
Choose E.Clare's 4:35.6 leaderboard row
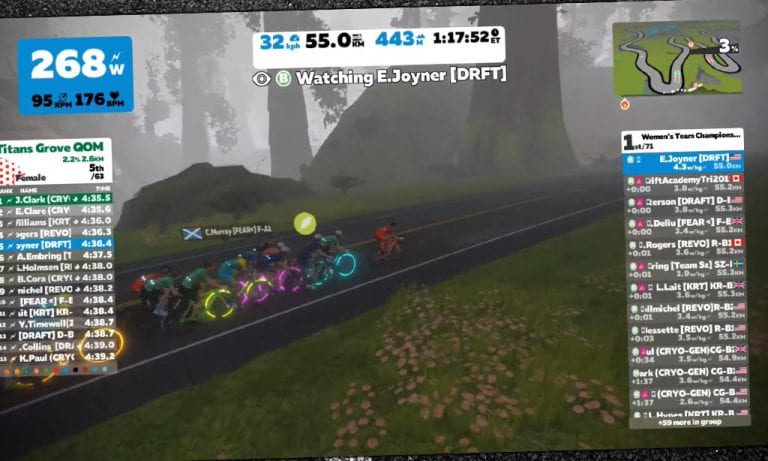coord(58,210)
